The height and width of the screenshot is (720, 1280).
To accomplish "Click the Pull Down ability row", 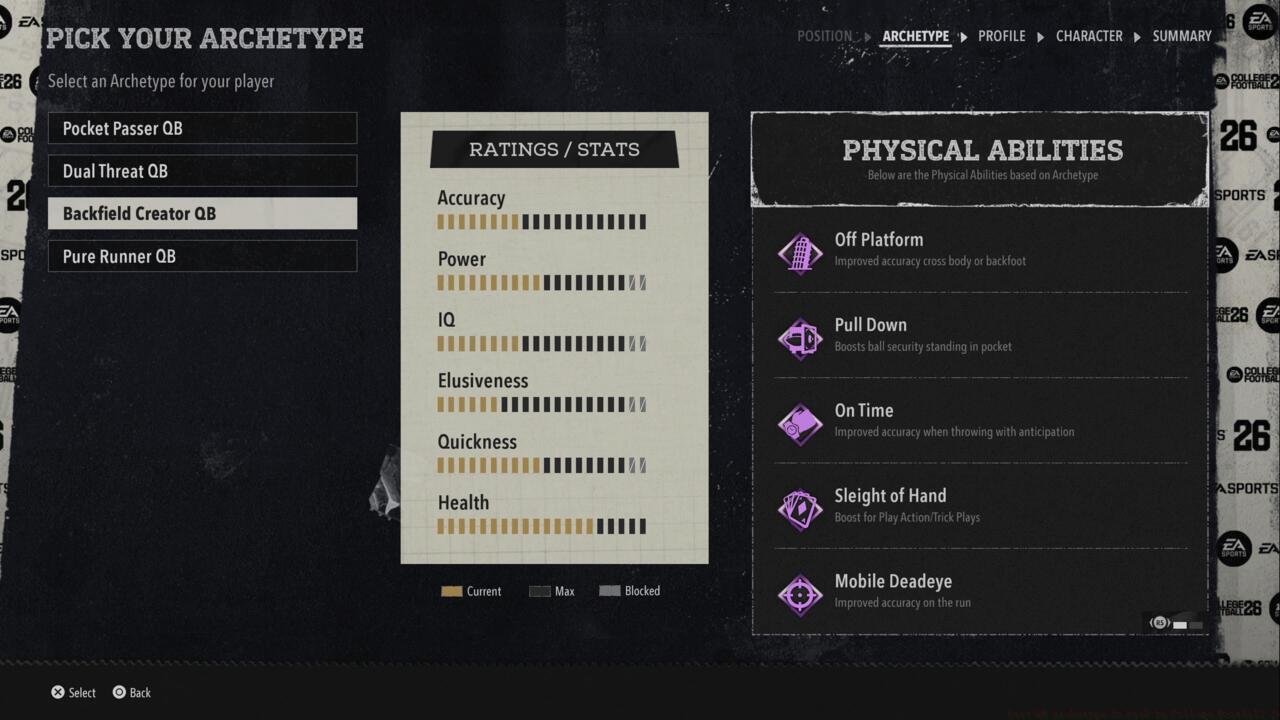I will 980,335.
